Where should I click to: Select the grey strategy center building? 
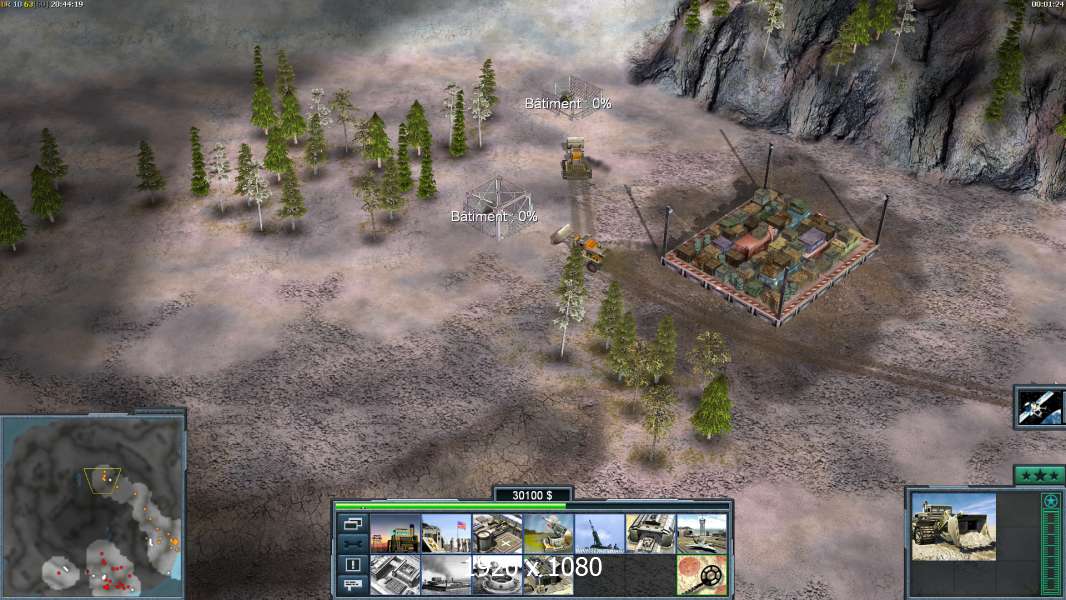tap(395, 575)
